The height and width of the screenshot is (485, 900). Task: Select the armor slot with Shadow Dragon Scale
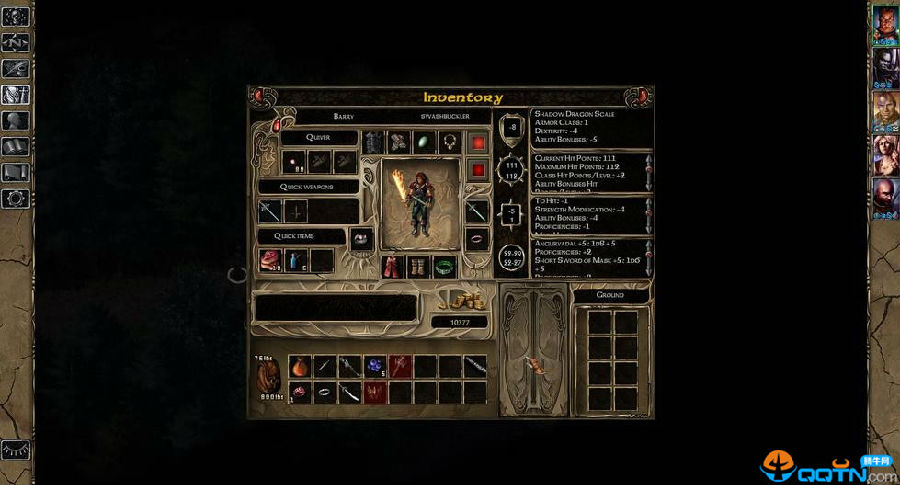[x=374, y=142]
